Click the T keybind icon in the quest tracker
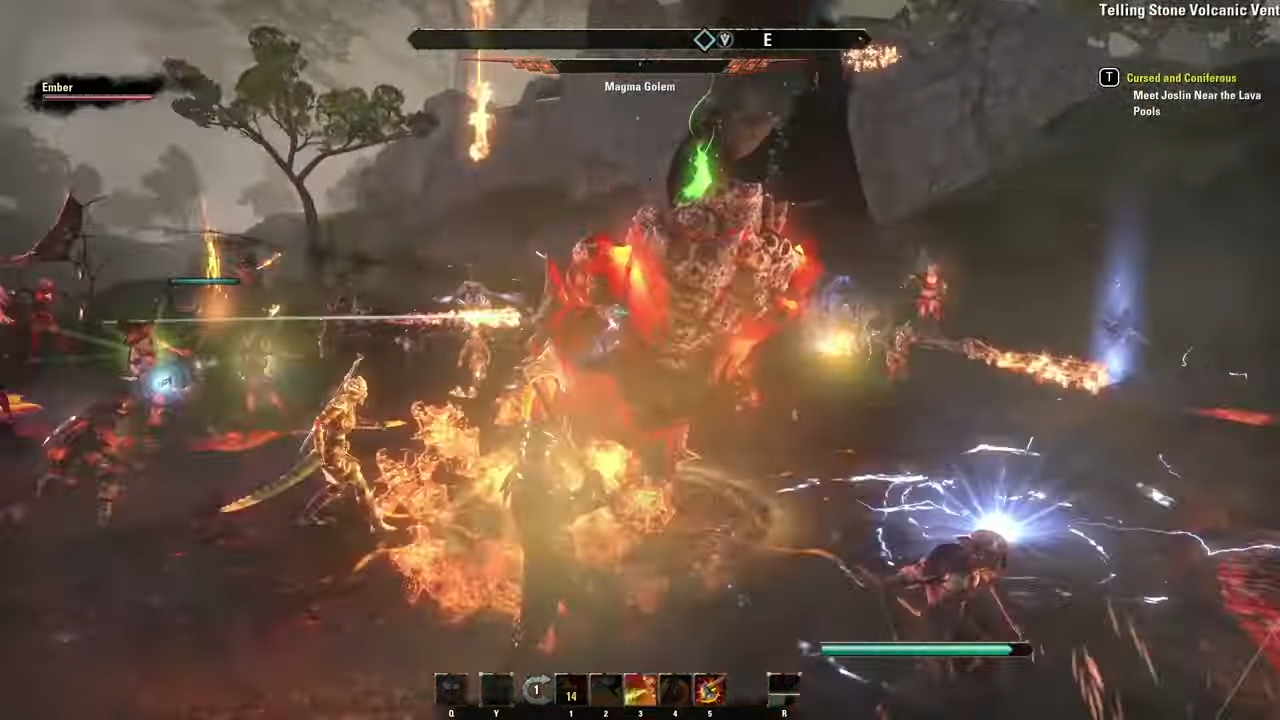 coord(1109,77)
